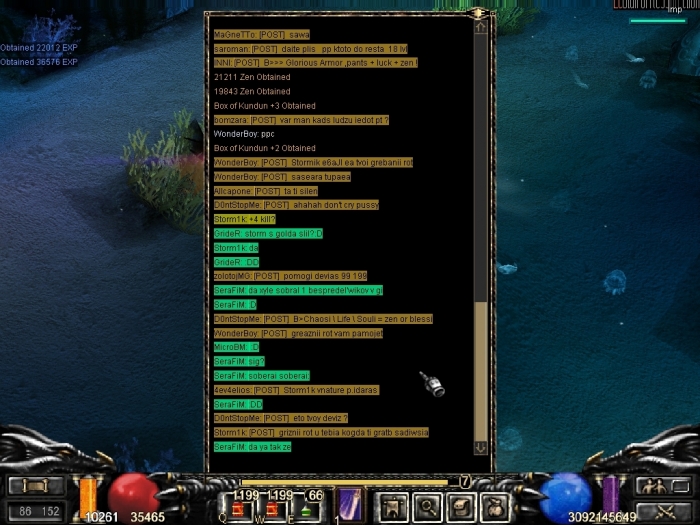This screenshot has width=700, height=525.
Task: Activate the purple sword skill slot
Action: (350, 503)
